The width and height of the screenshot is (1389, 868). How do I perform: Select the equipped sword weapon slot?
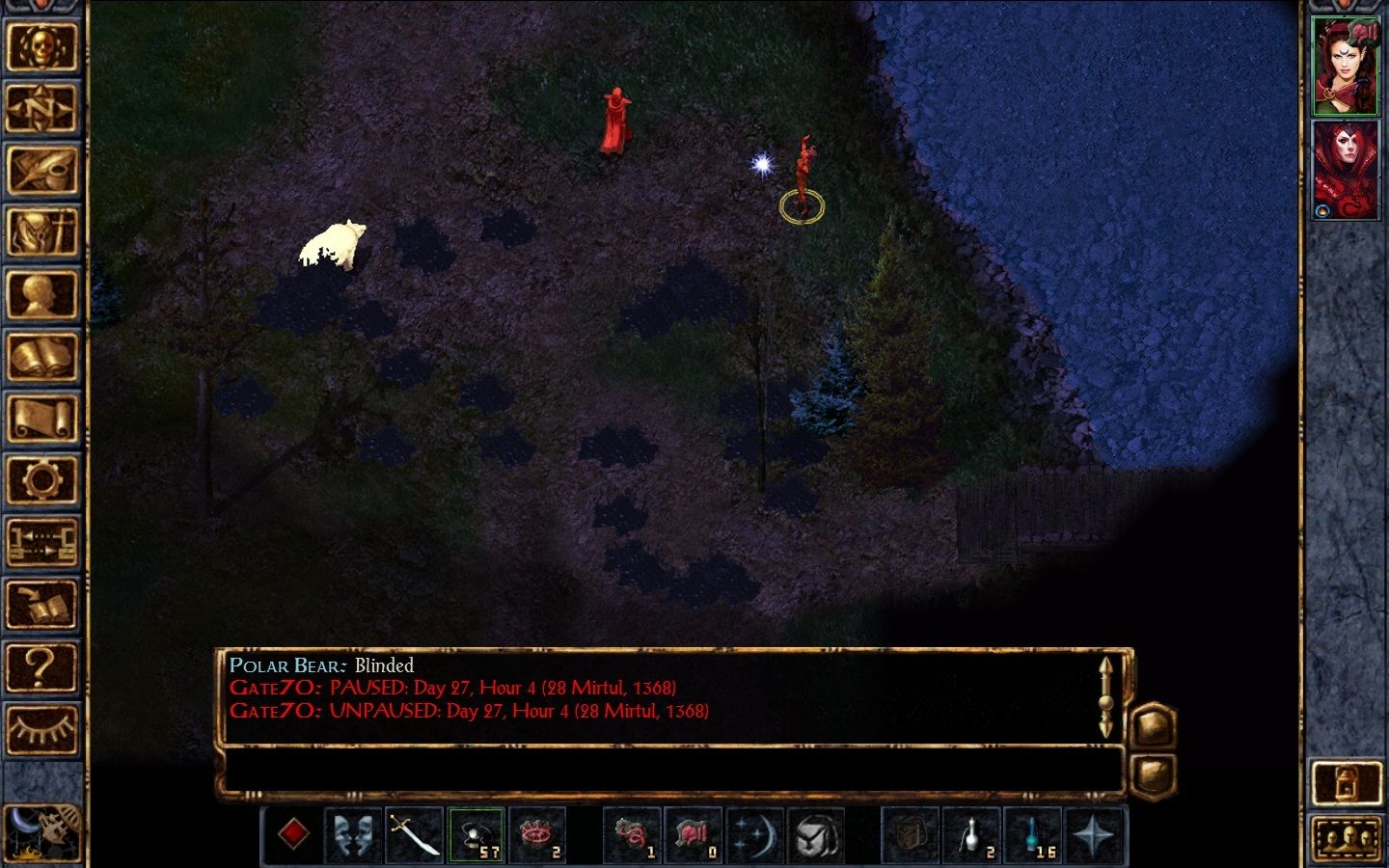(417, 835)
